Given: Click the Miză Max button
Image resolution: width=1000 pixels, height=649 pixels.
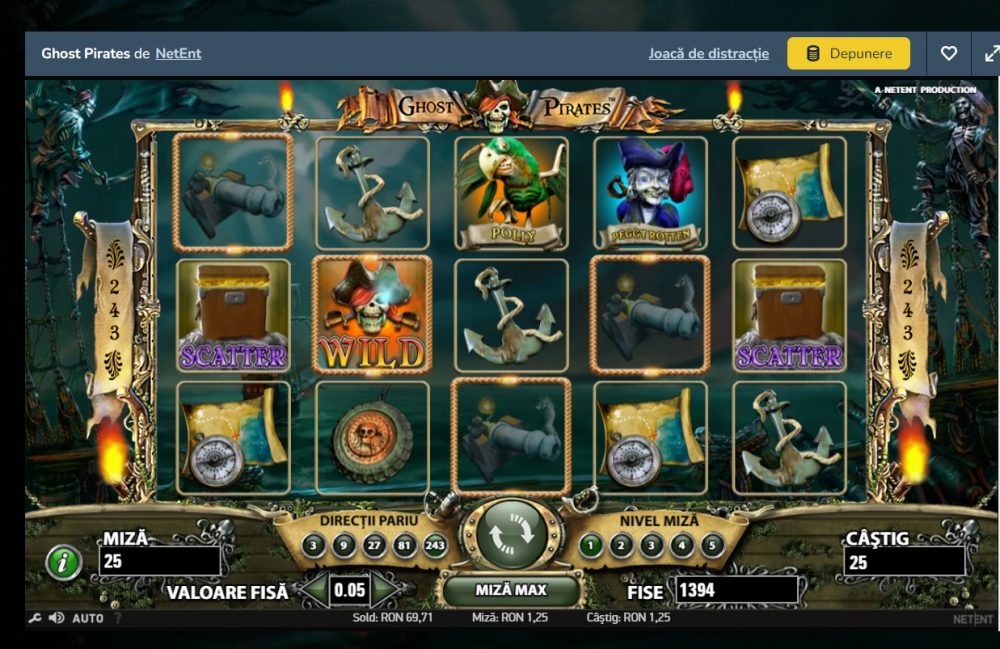Looking at the screenshot, I should point(511,591).
